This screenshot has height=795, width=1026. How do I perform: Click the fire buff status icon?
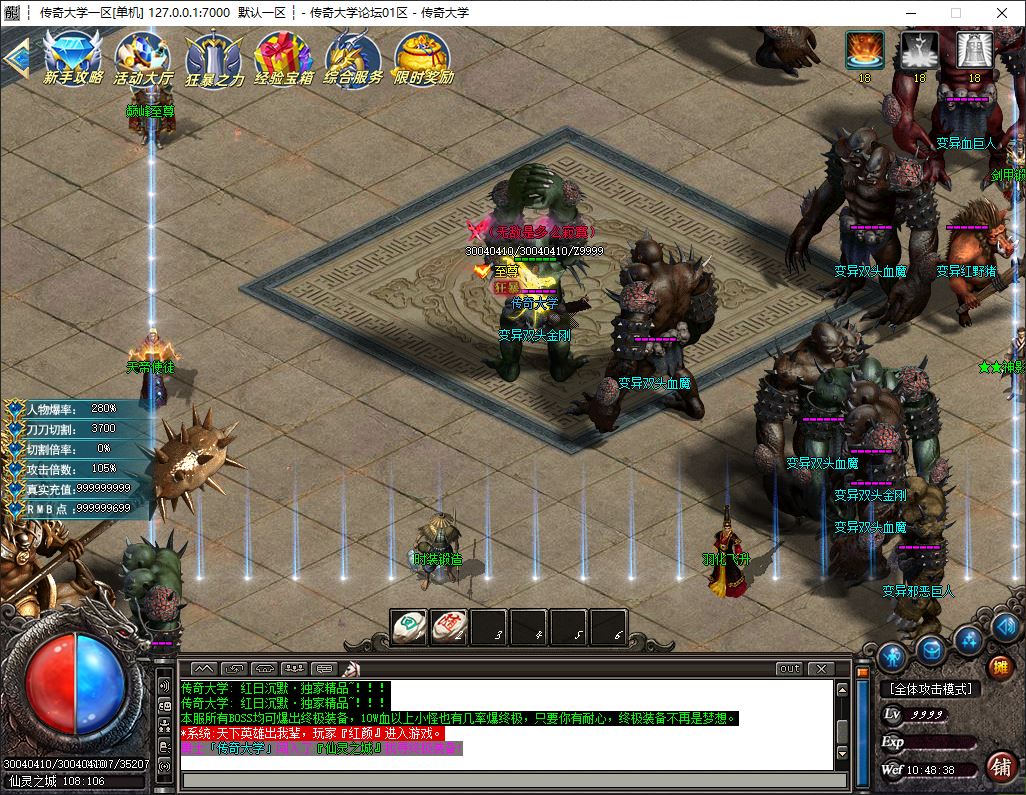(x=864, y=49)
